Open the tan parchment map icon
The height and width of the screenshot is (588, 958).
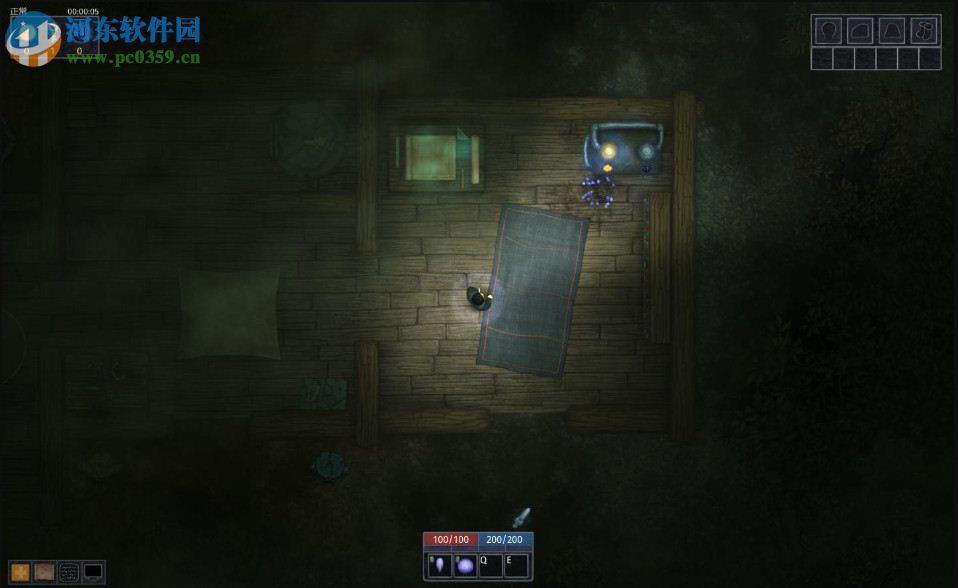[44, 572]
